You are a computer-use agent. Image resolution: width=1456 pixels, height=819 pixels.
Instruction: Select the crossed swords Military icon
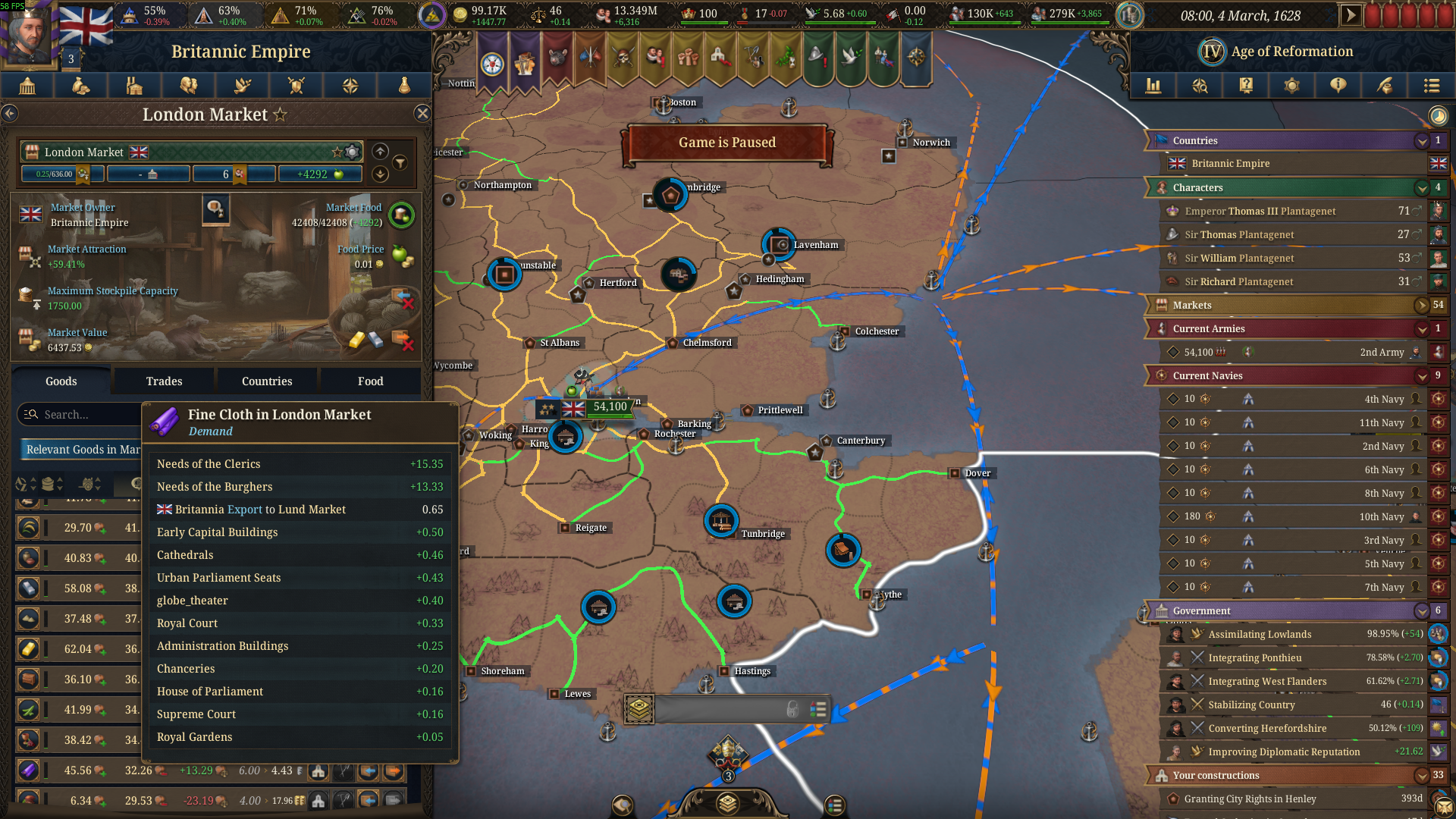pos(297,86)
